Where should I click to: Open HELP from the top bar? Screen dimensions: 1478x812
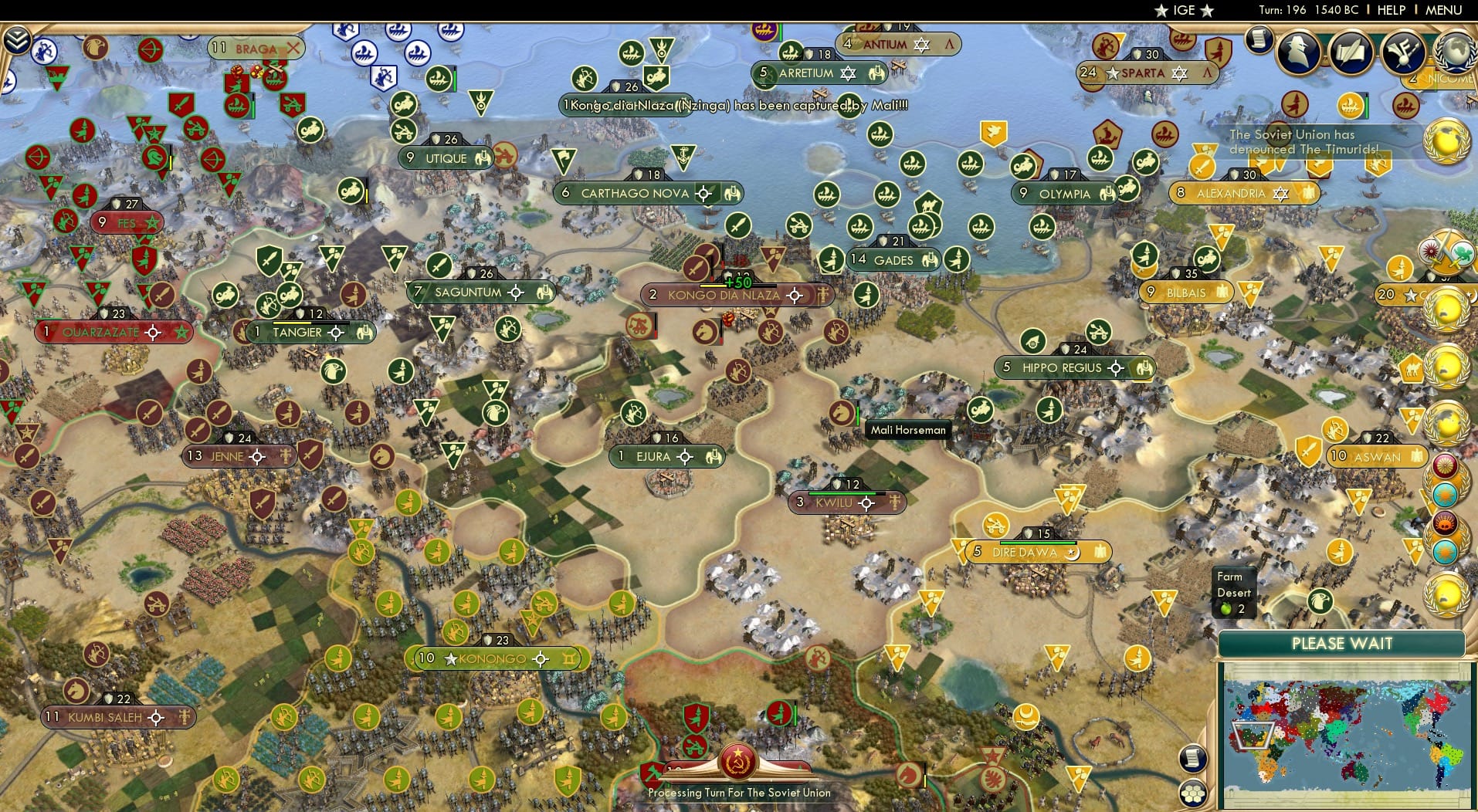[x=1390, y=11]
